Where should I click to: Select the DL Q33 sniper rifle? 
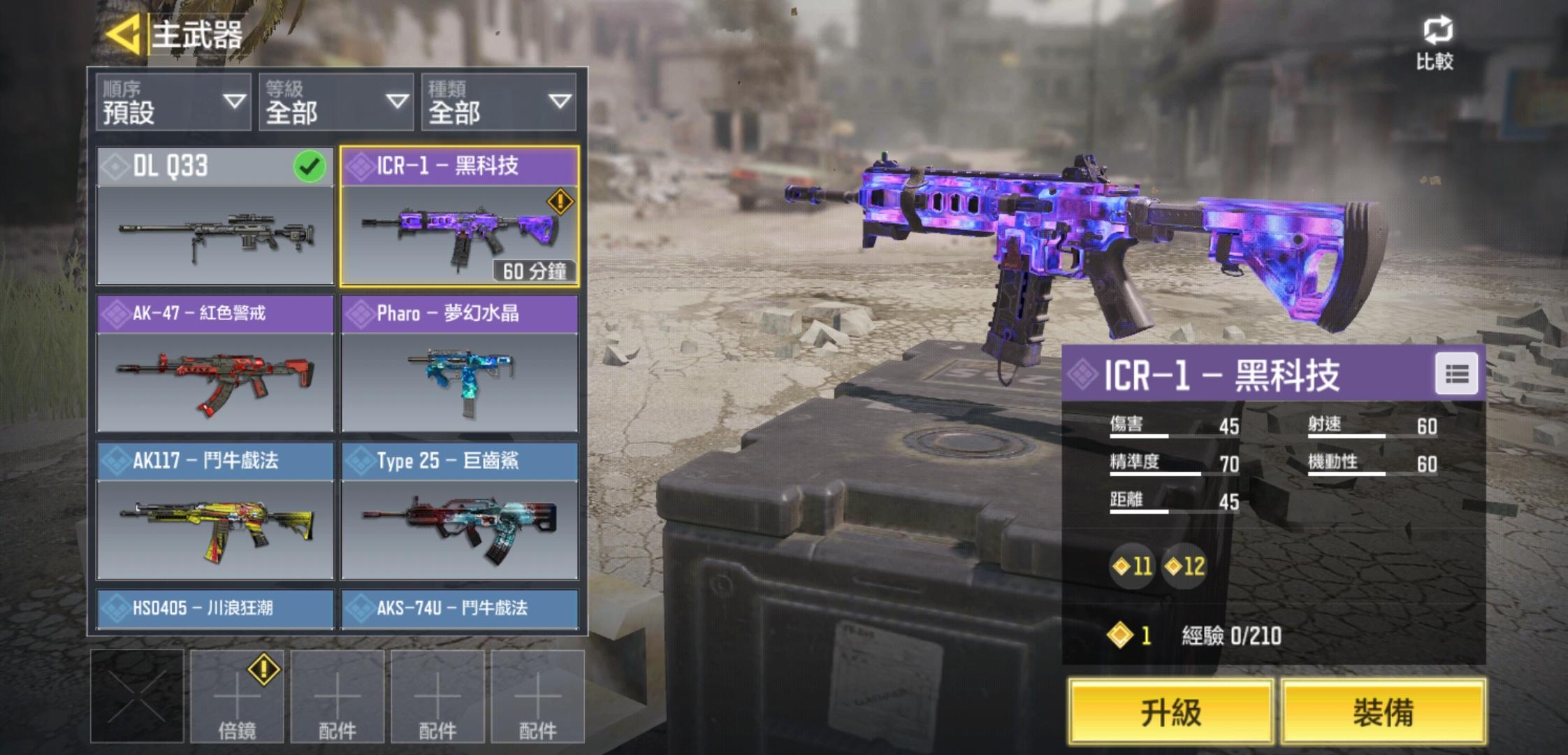click(215, 217)
